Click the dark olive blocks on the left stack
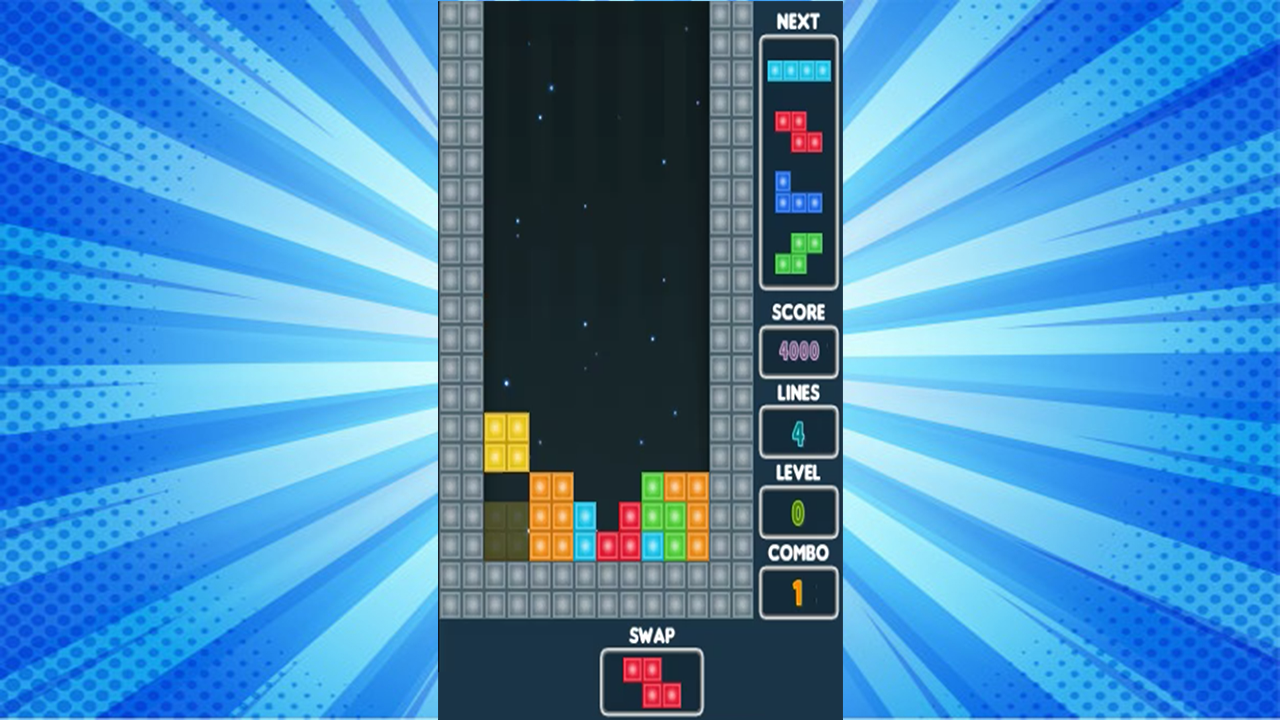 click(505, 530)
